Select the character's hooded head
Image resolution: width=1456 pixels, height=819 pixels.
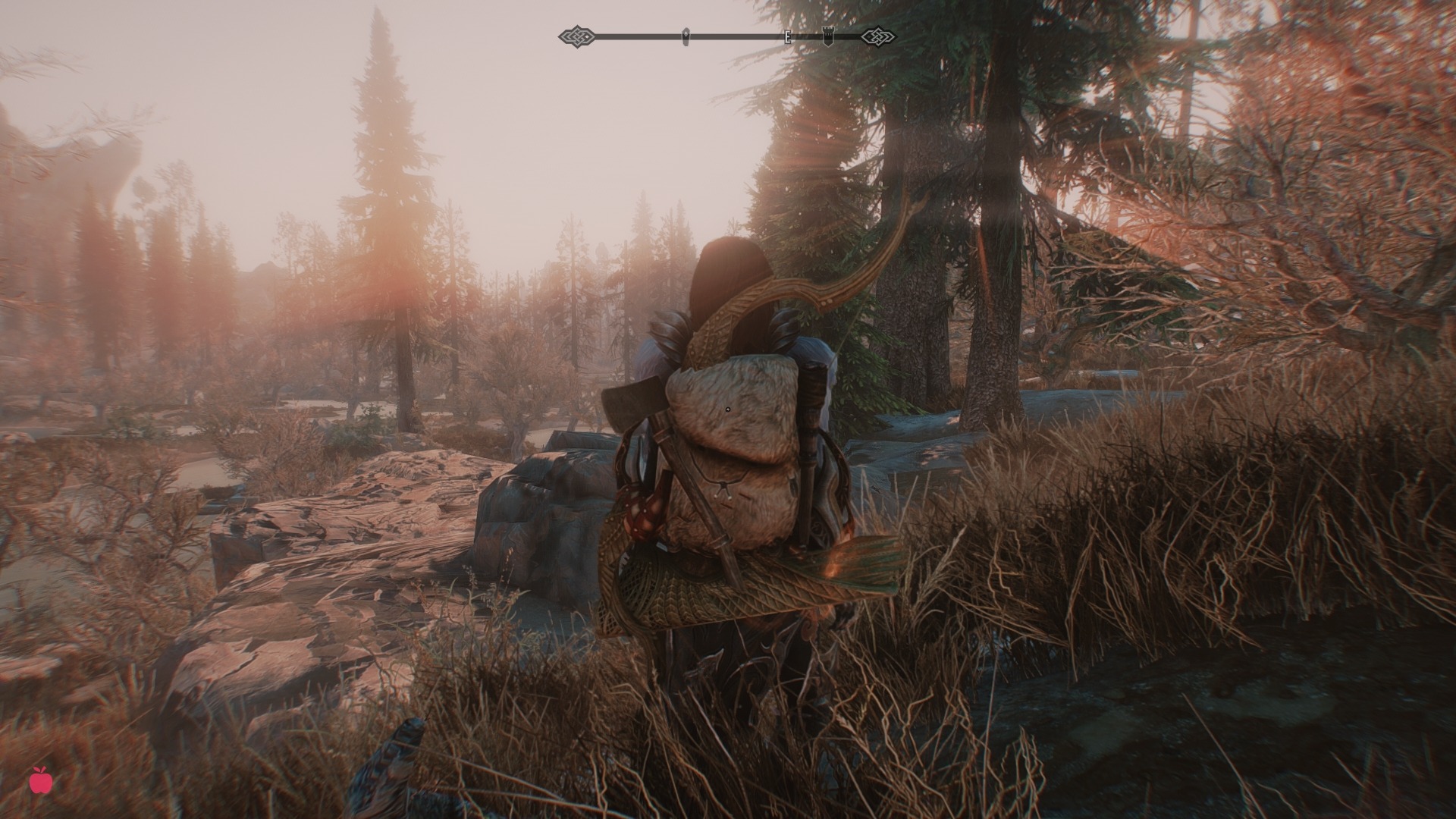point(724,273)
